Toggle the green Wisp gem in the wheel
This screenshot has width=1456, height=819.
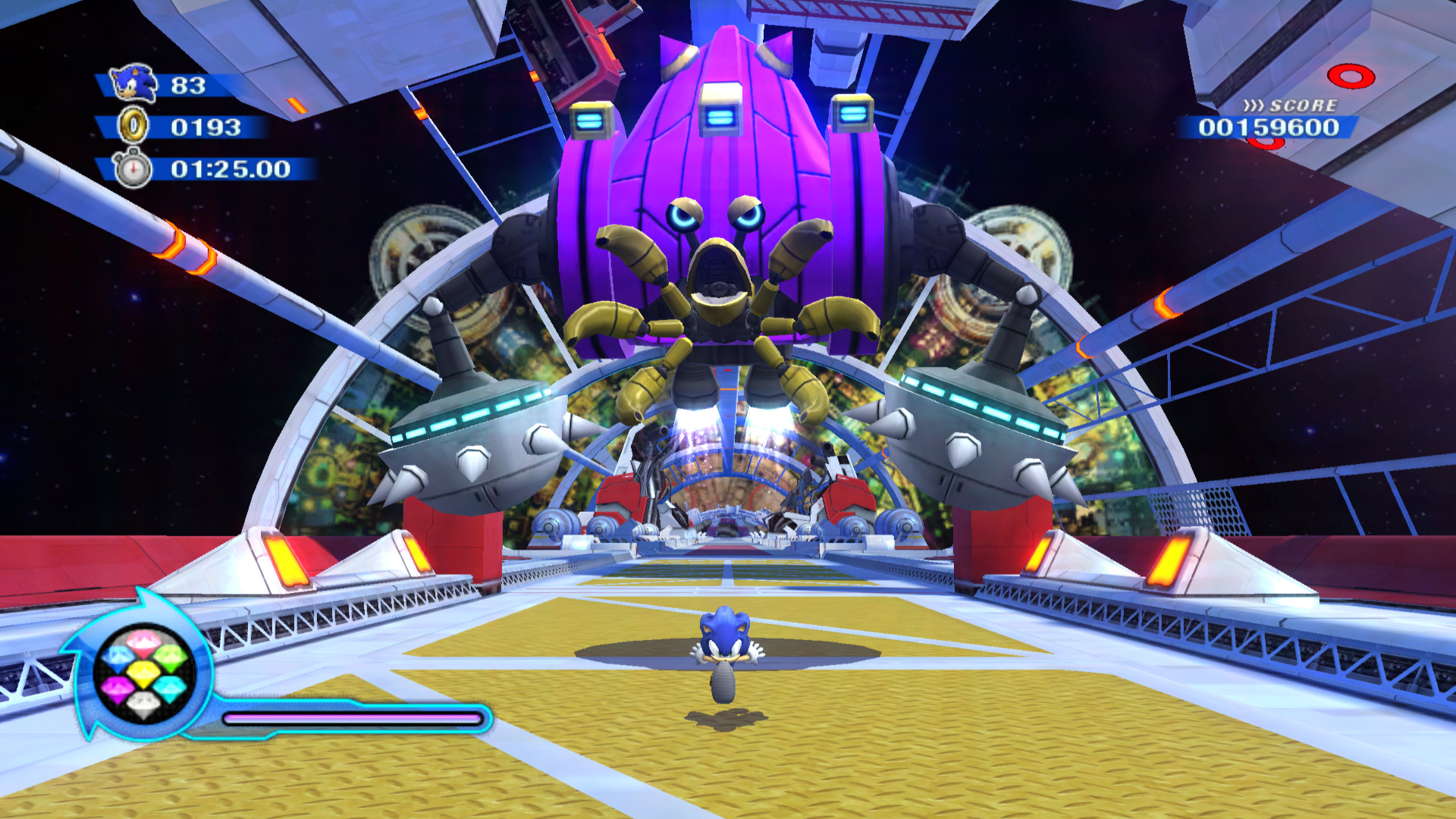pyautogui.click(x=171, y=660)
